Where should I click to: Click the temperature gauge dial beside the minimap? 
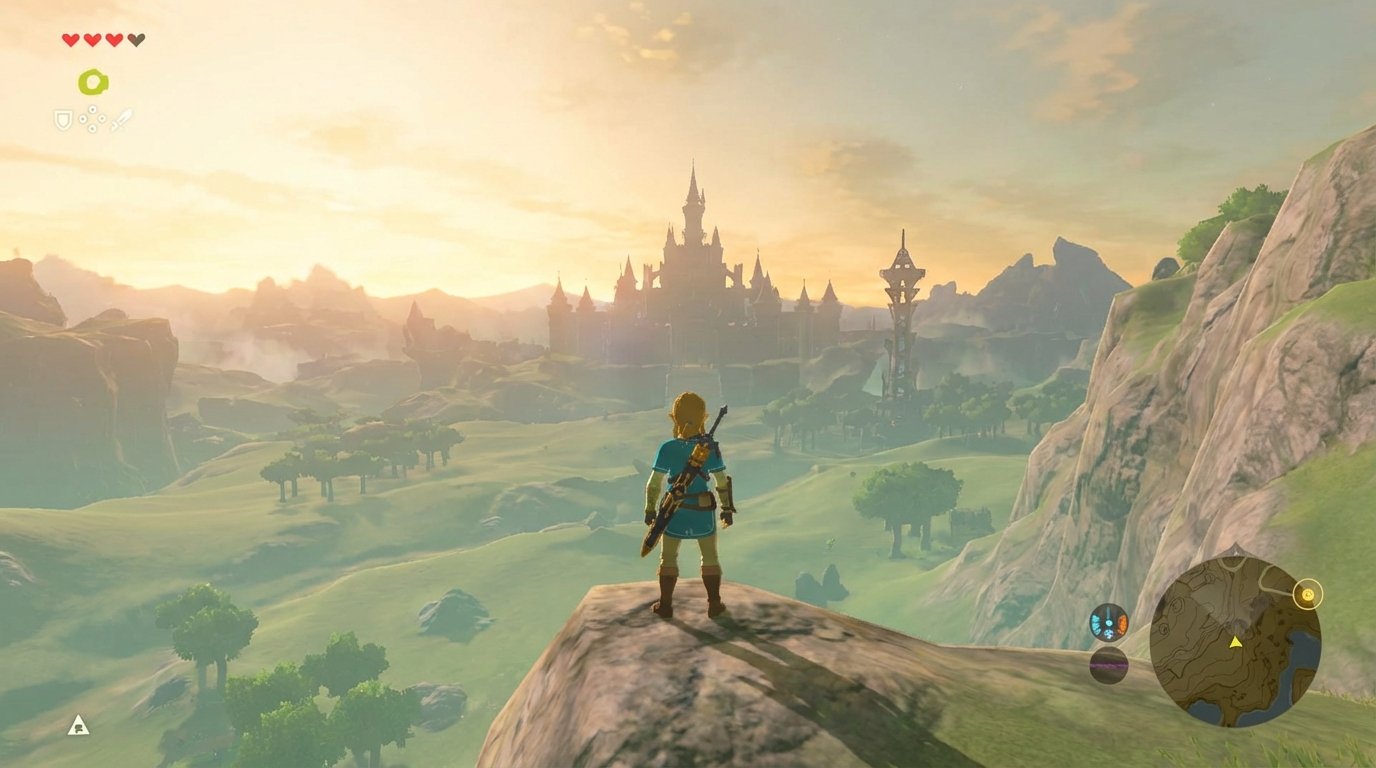(x=1109, y=623)
